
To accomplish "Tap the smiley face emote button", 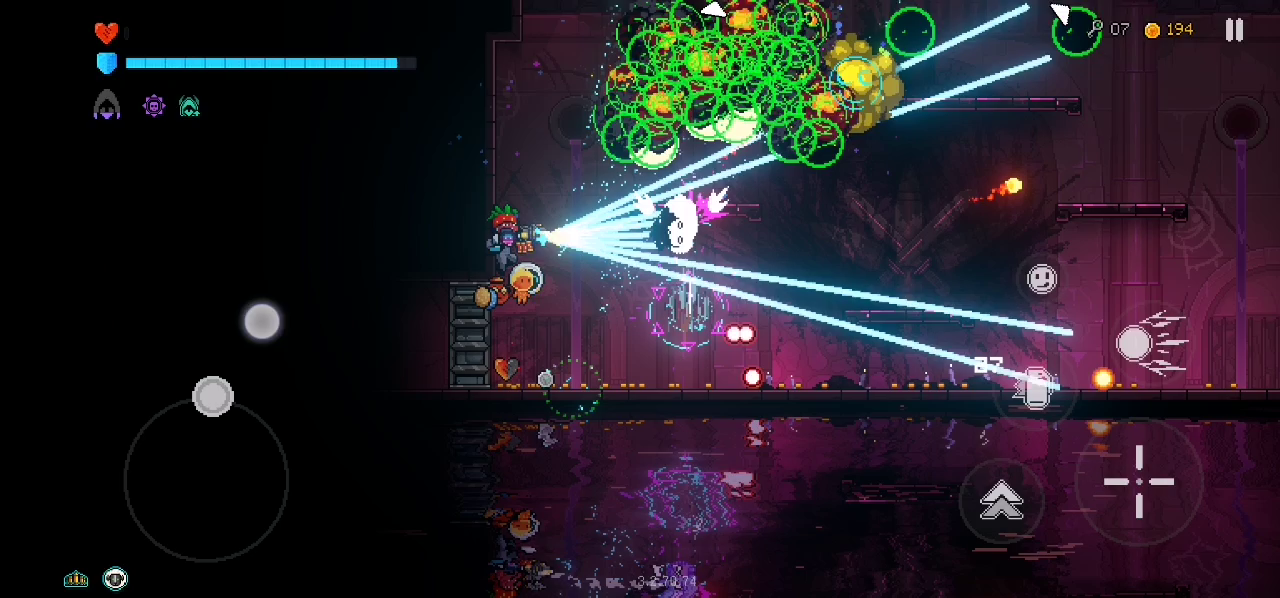I will click(x=1042, y=277).
